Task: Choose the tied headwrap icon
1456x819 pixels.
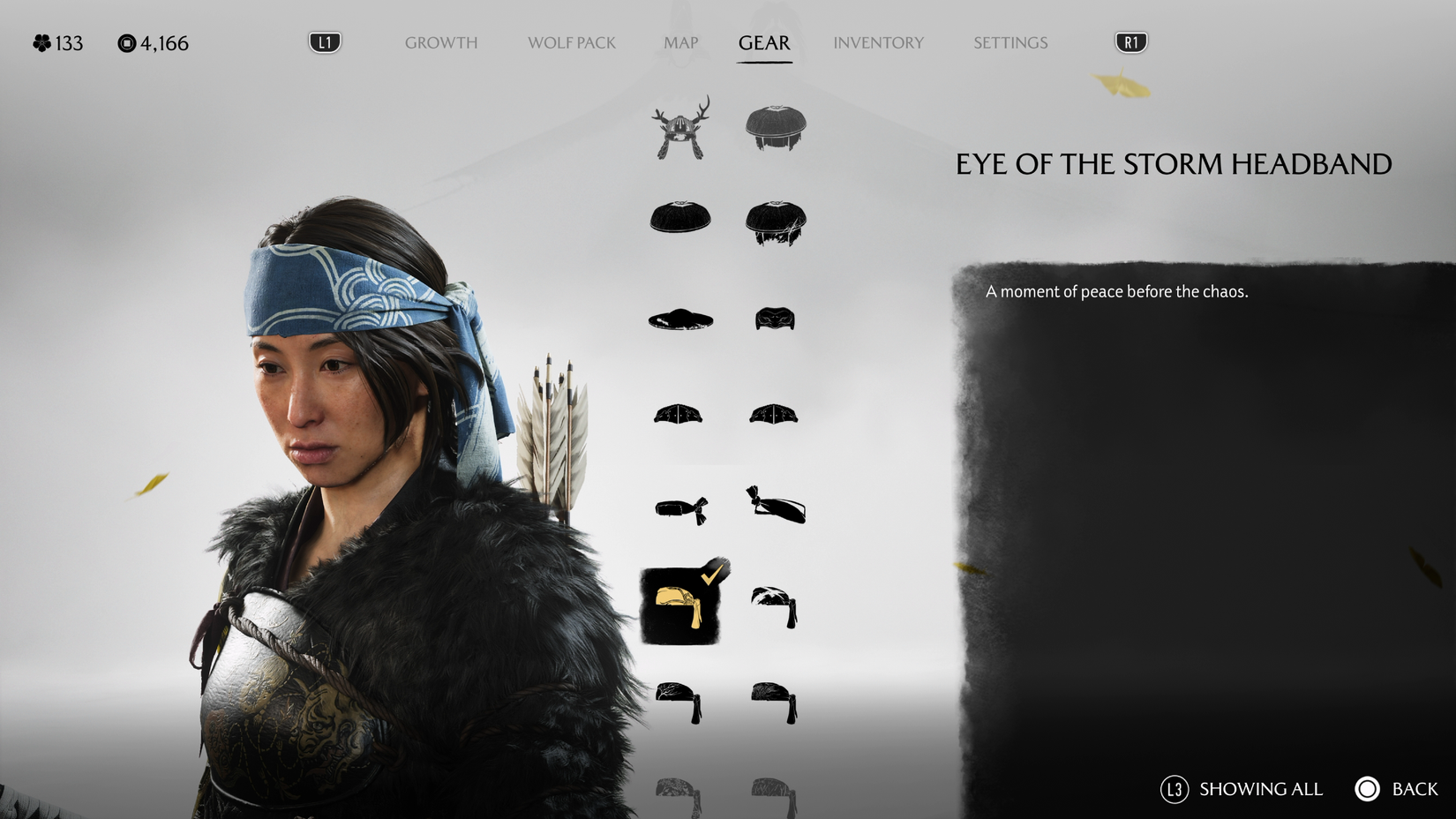Action: [x=775, y=509]
